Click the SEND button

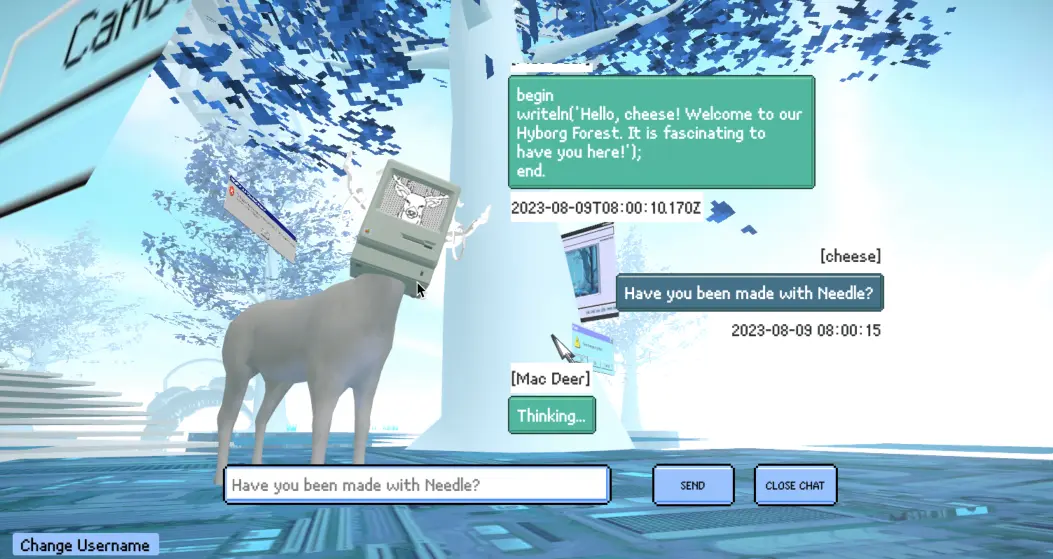coord(693,485)
